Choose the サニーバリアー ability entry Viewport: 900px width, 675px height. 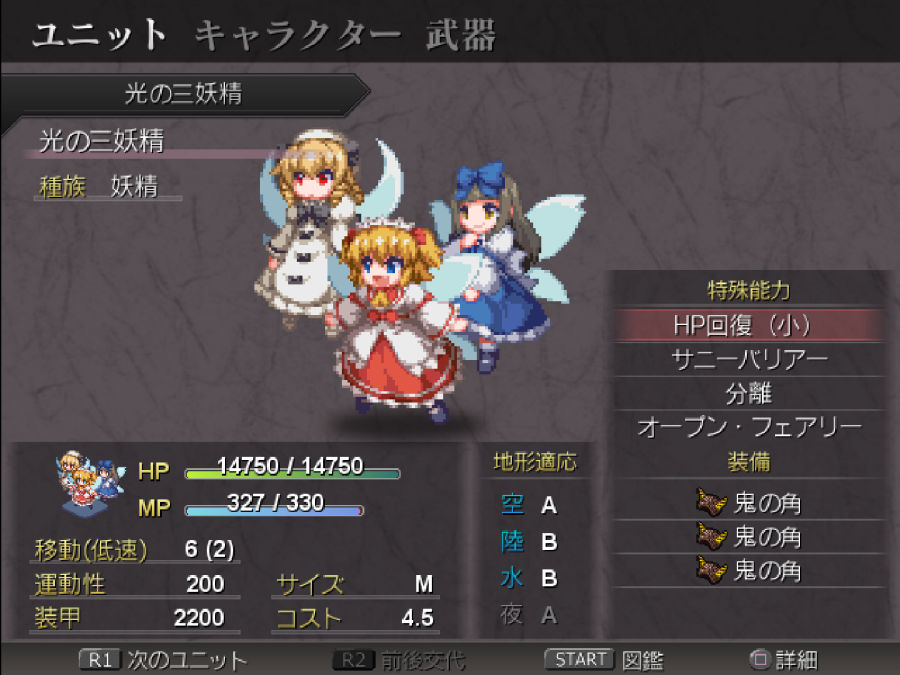click(749, 359)
